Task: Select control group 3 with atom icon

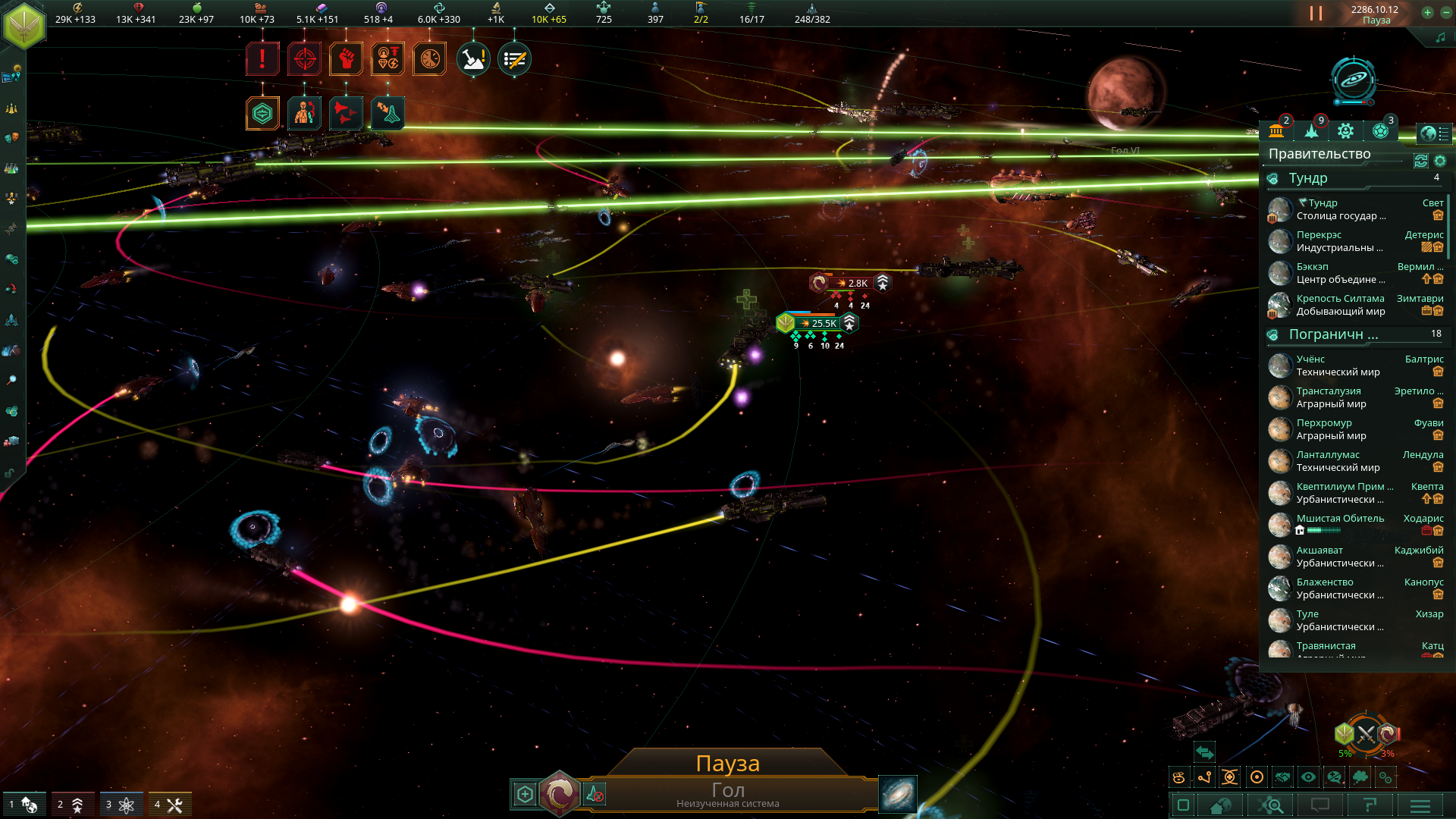Action: point(121,805)
